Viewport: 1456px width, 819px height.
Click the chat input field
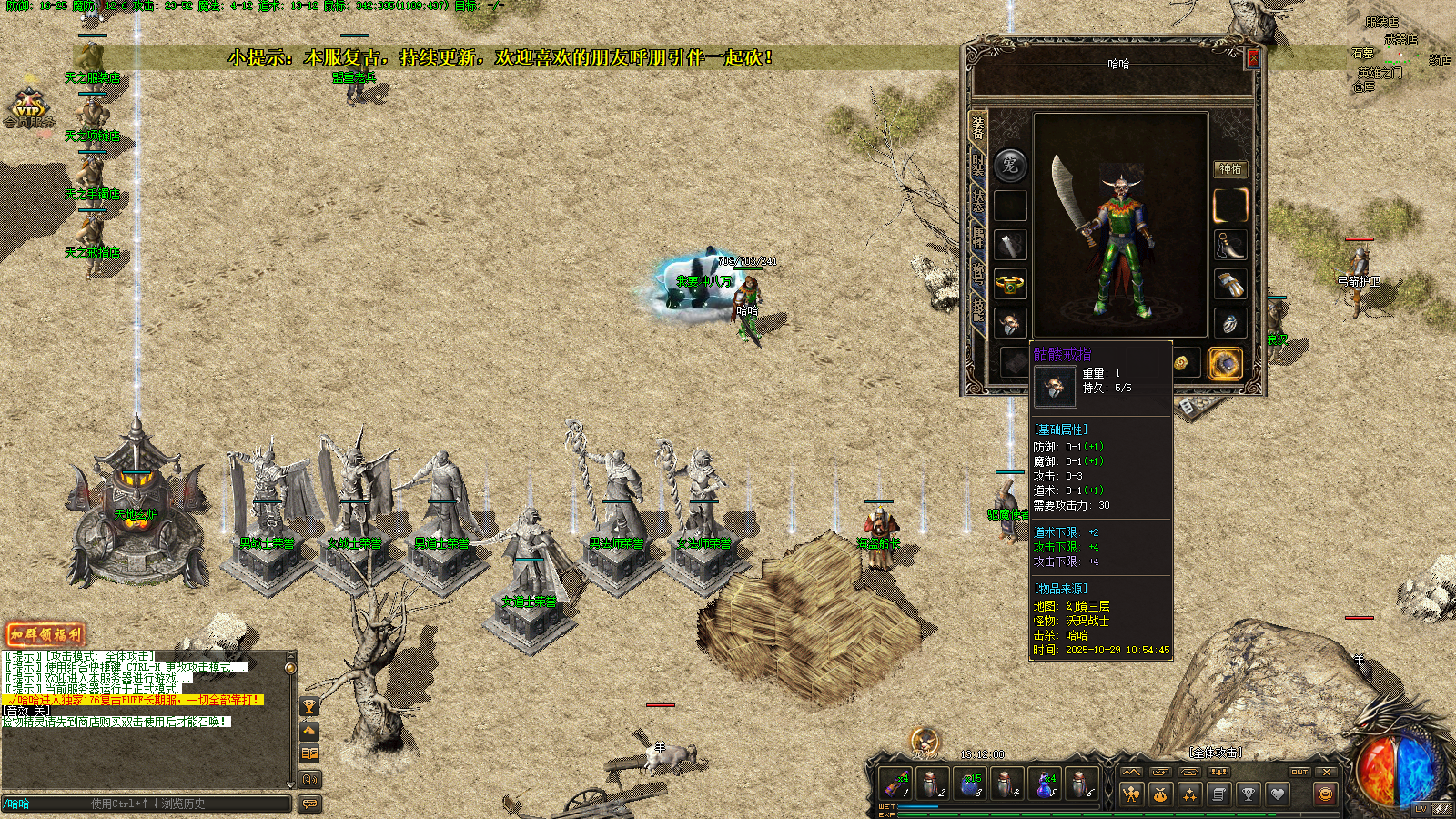pyautogui.click(x=146, y=804)
